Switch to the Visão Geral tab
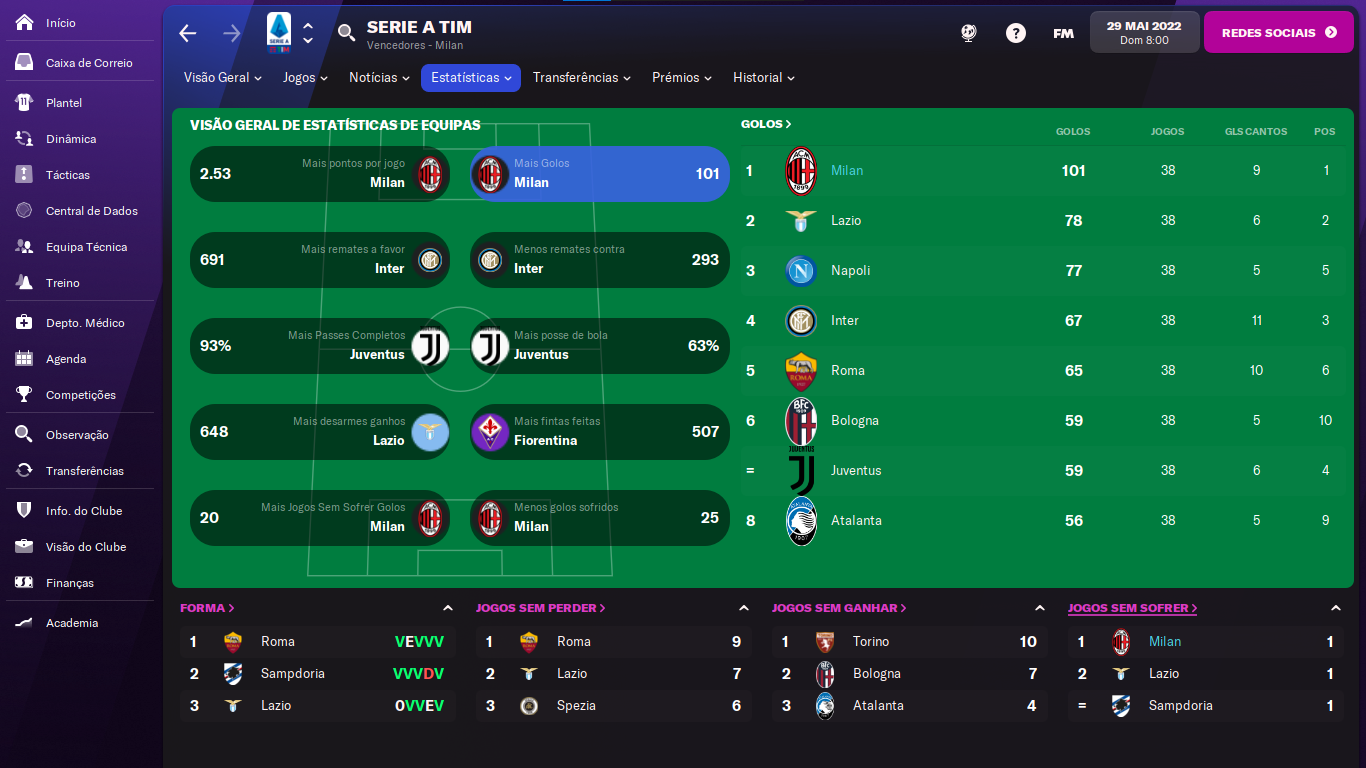The height and width of the screenshot is (768, 1366). (x=223, y=78)
